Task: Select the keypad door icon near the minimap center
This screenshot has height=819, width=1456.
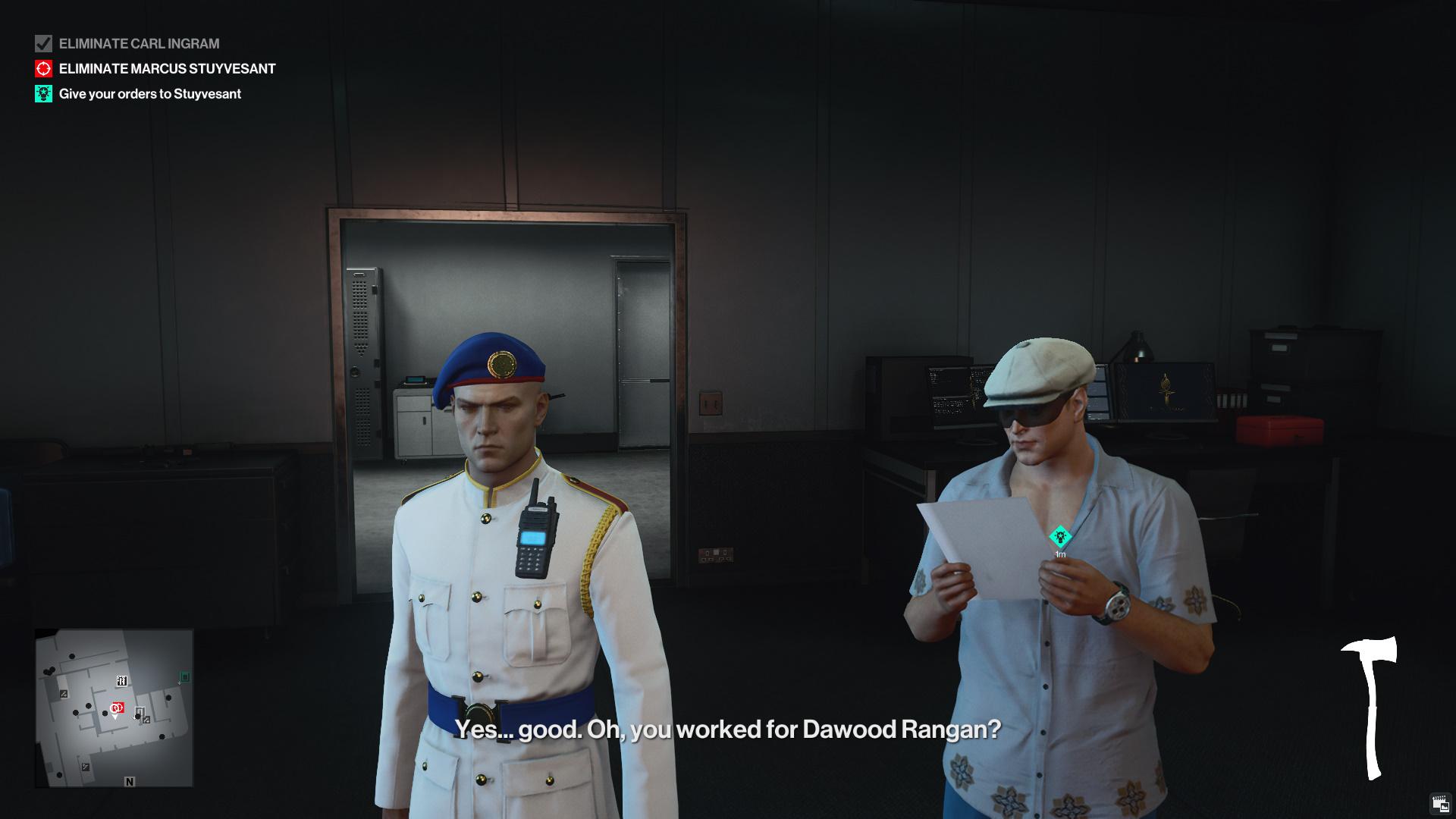Action: (141, 711)
